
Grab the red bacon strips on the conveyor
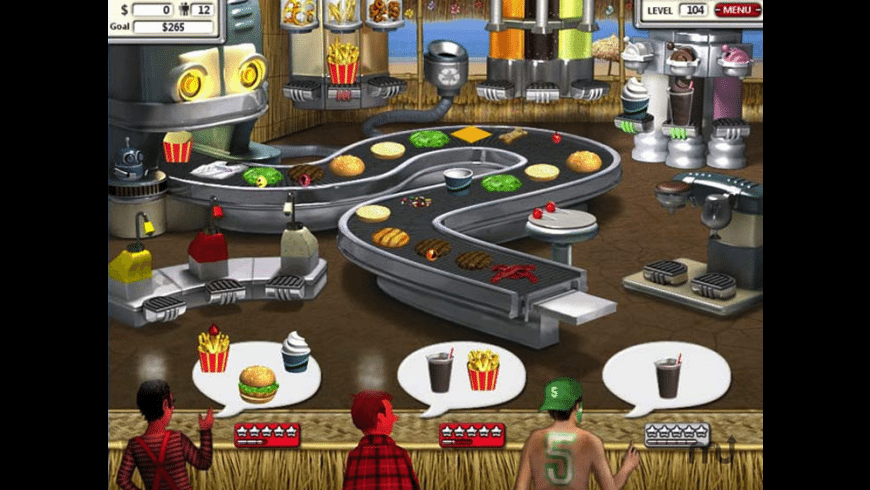coord(513,271)
